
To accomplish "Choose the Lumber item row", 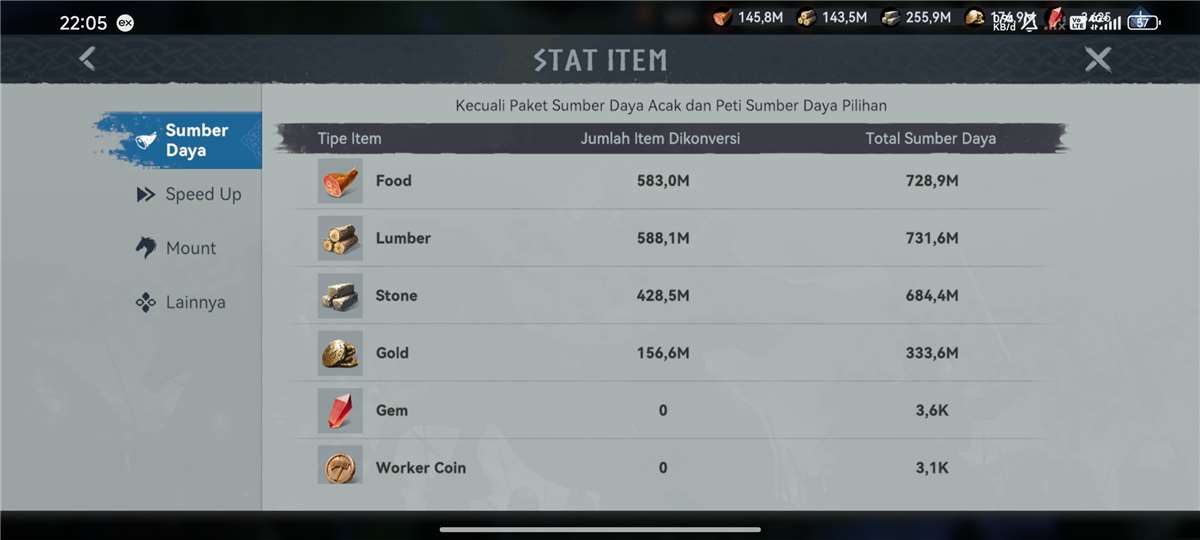I will [670, 238].
